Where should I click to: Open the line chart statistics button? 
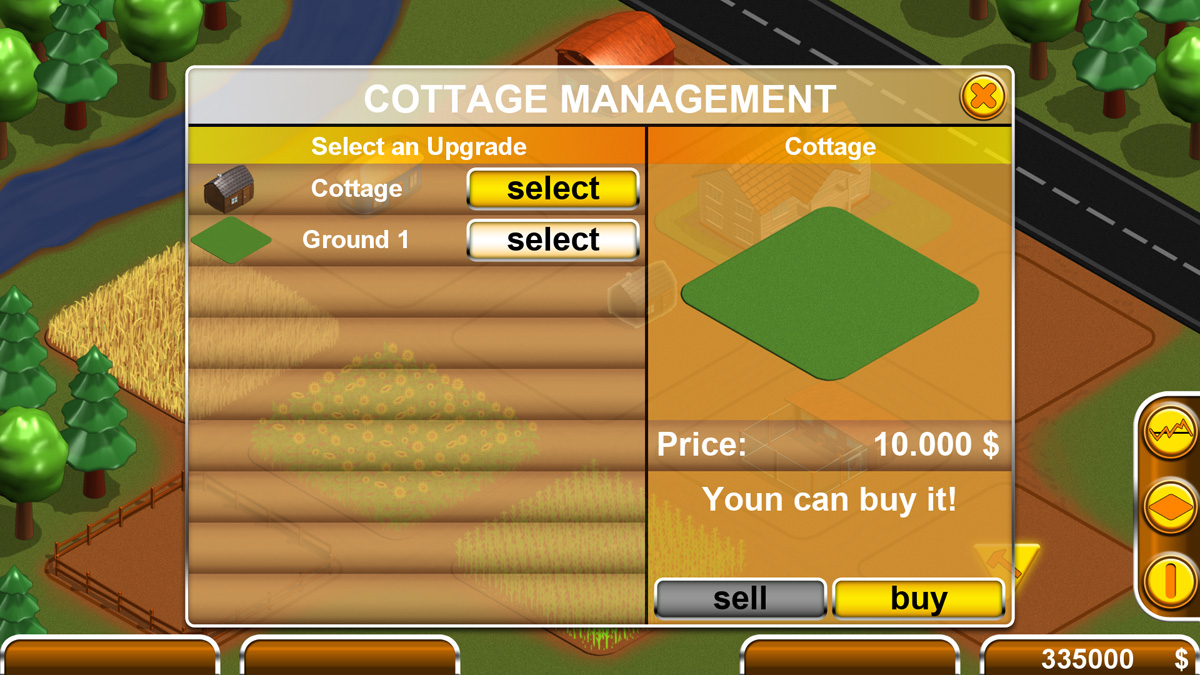click(x=1170, y=434)
